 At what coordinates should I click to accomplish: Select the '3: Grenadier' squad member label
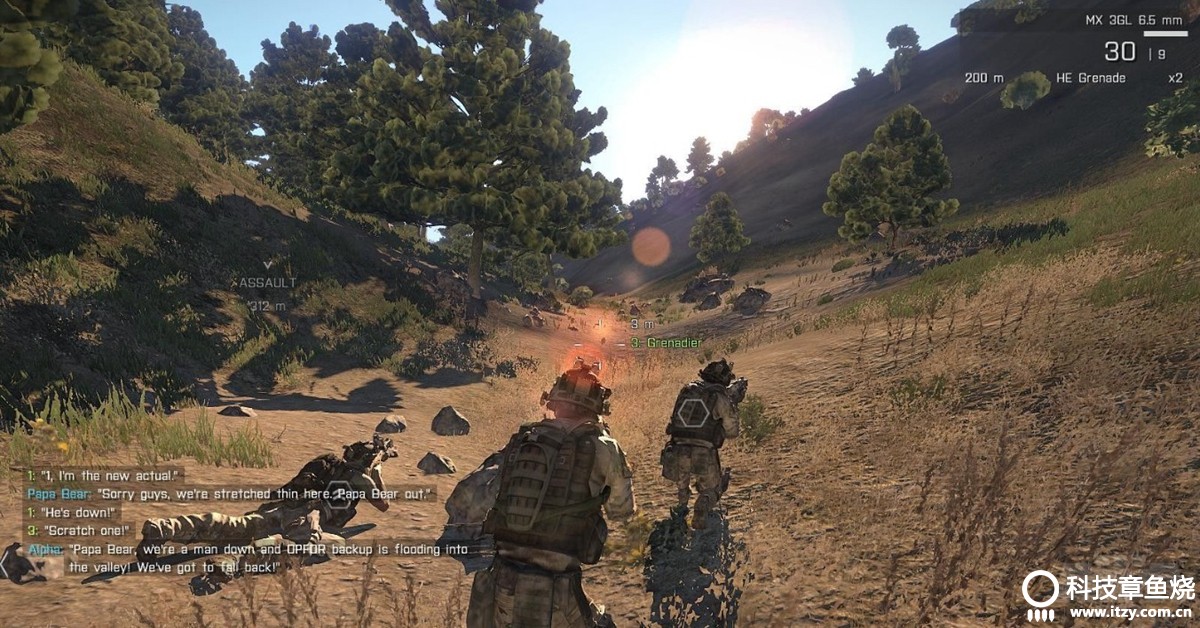(x=665, y=343)
